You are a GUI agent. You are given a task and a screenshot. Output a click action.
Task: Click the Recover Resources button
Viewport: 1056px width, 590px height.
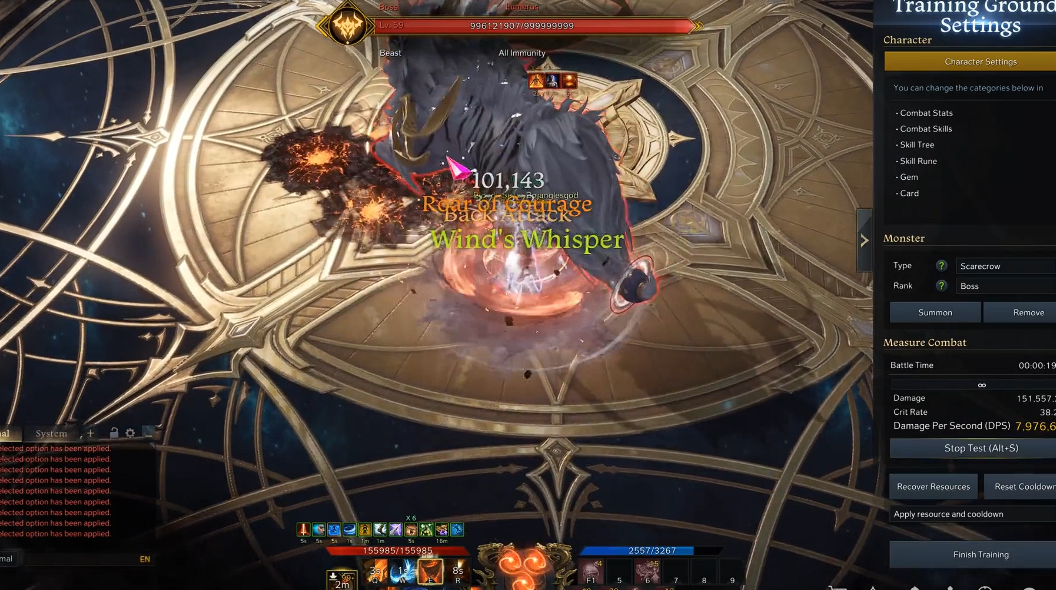(x=933, y=487)
